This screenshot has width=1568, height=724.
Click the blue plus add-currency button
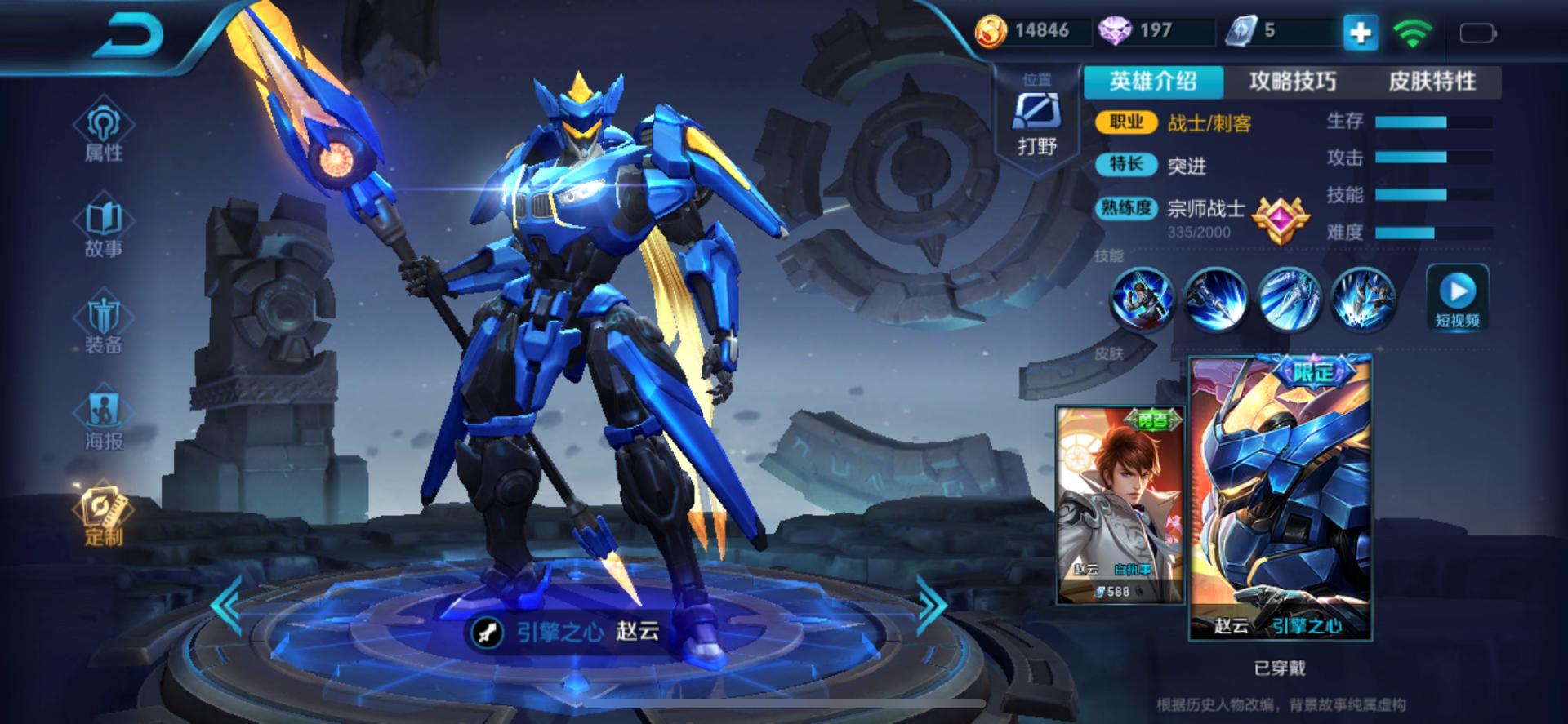coord(1360,33)
